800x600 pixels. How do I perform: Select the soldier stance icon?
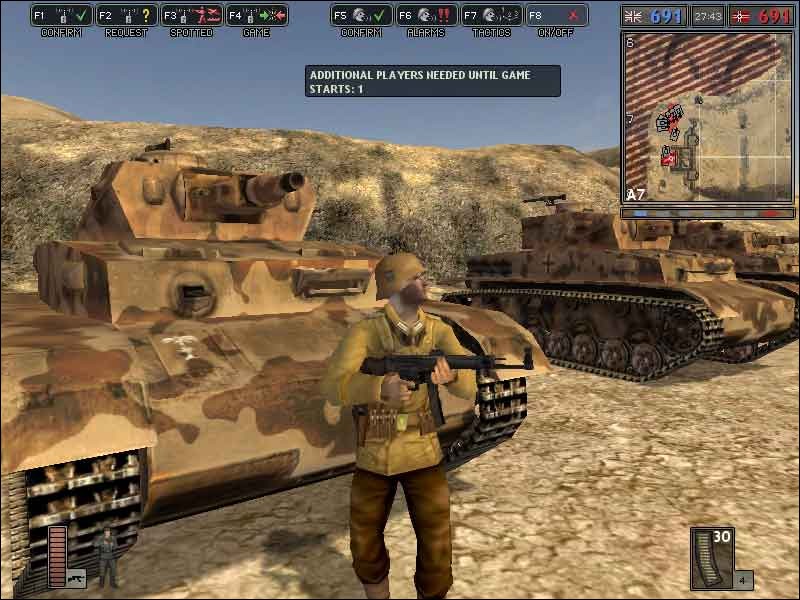coord(106,555)
